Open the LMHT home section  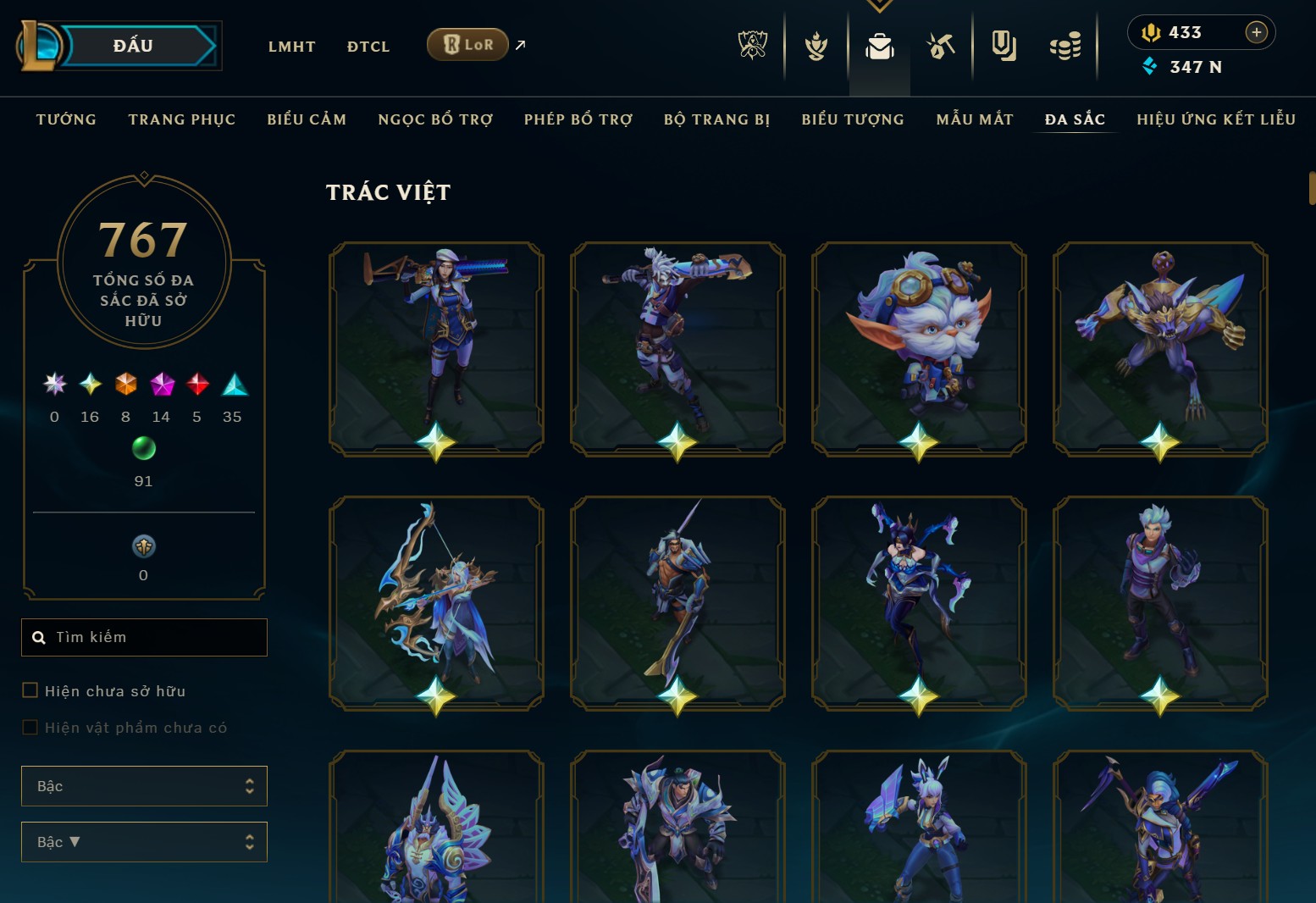tap(291, 47)
